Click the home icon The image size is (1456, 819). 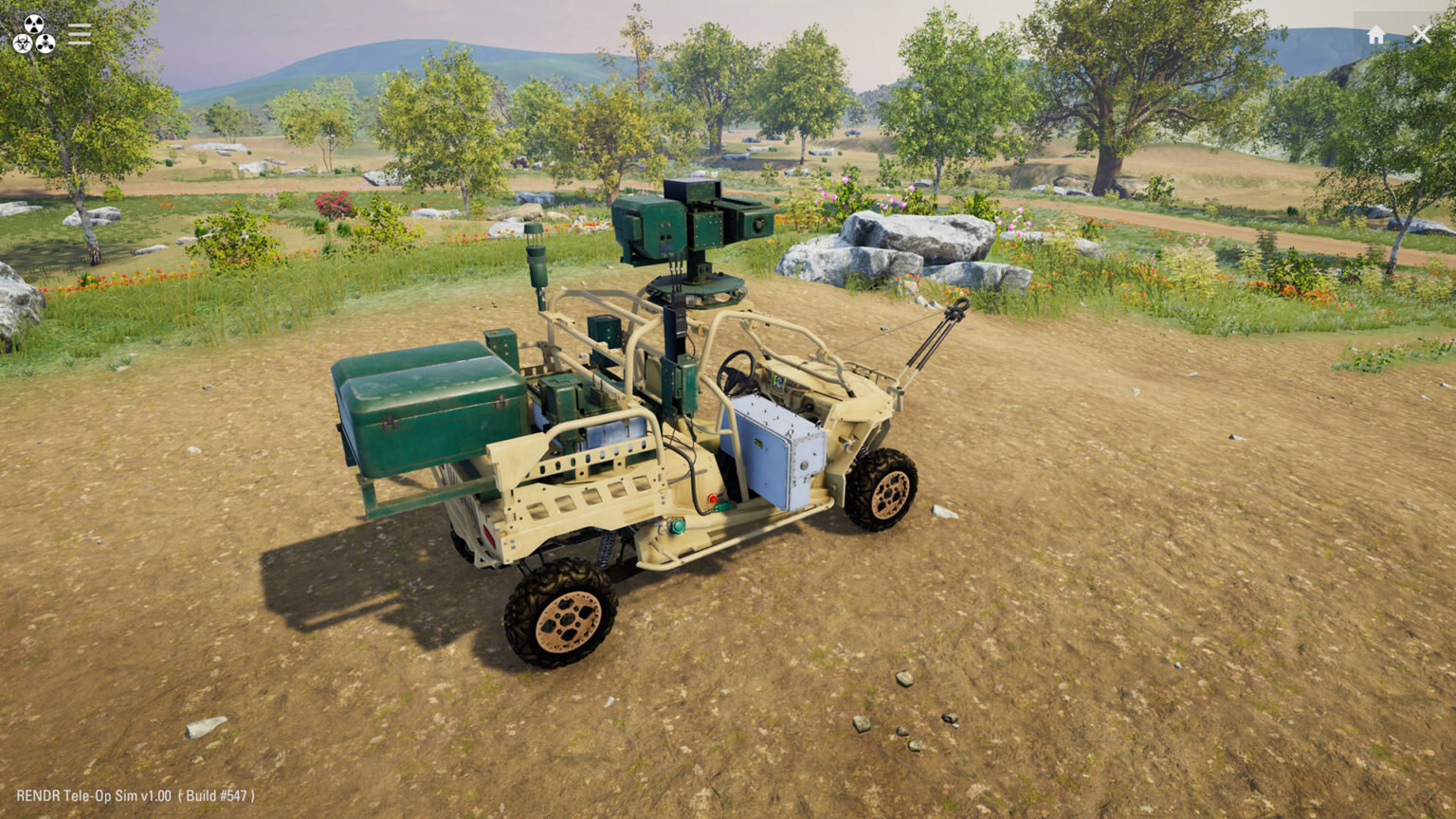pyautogui.click(x=1376, y=33)
